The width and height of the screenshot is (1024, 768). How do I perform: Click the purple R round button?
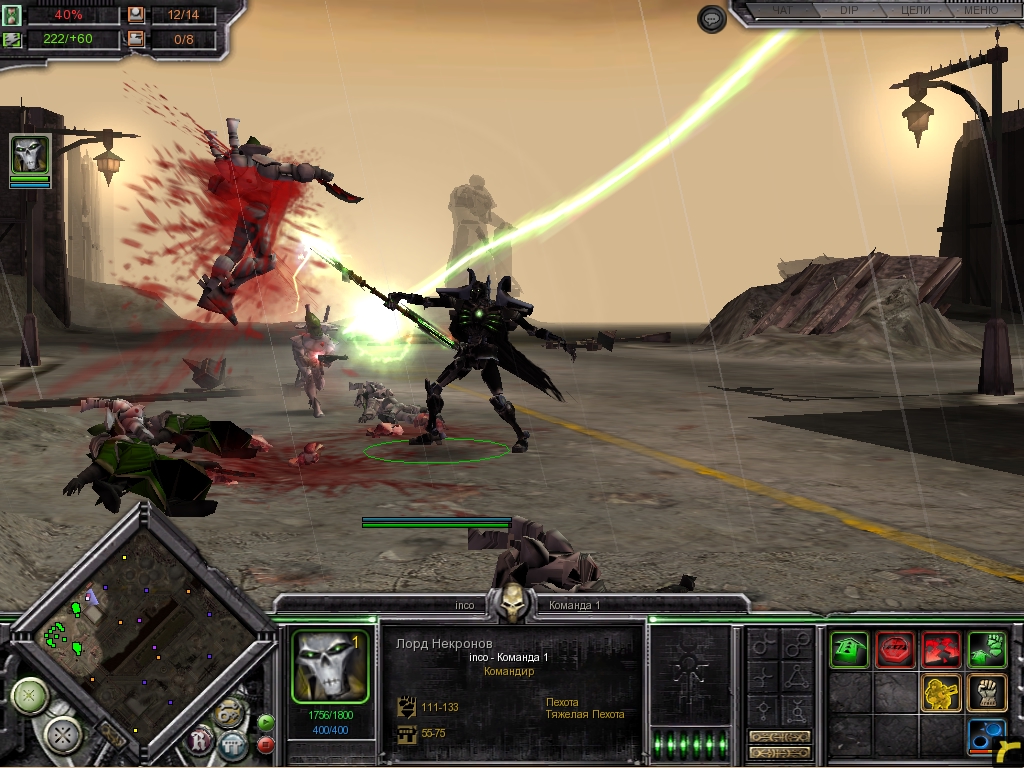tap(201, 741)
